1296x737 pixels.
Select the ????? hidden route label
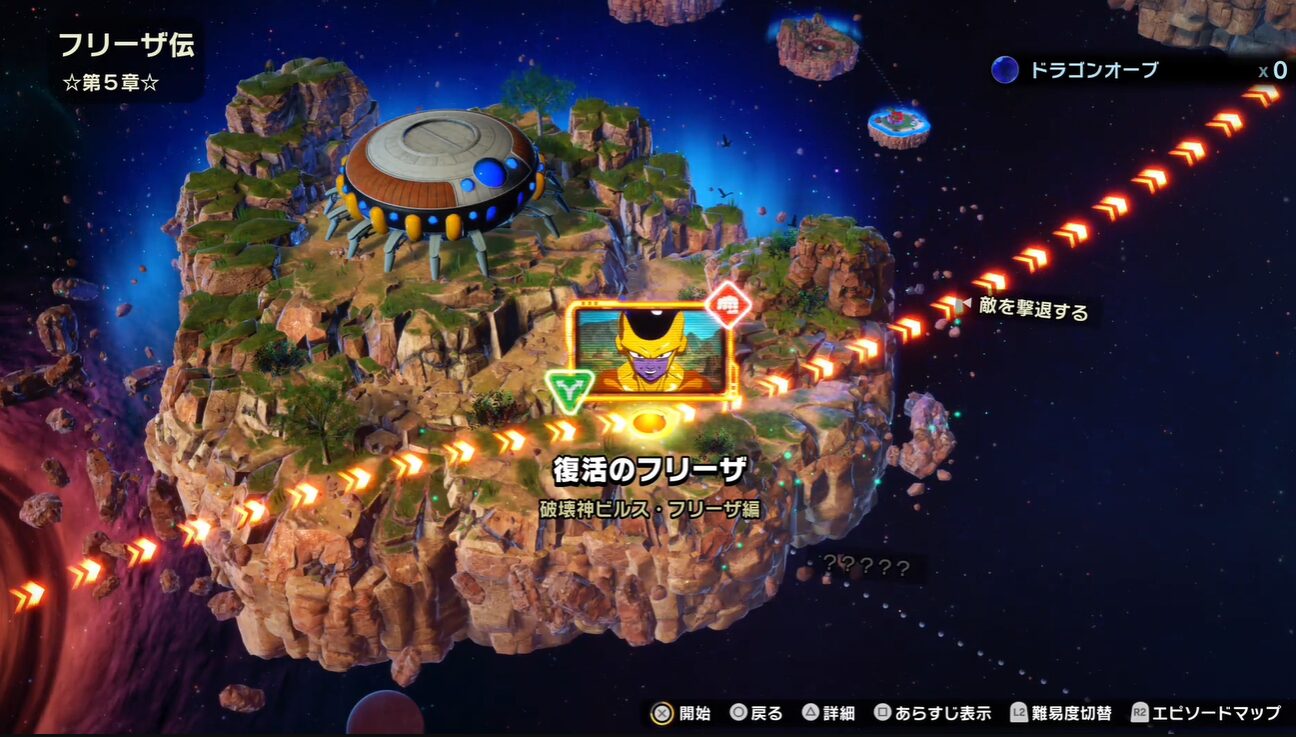tap(866, 568)
